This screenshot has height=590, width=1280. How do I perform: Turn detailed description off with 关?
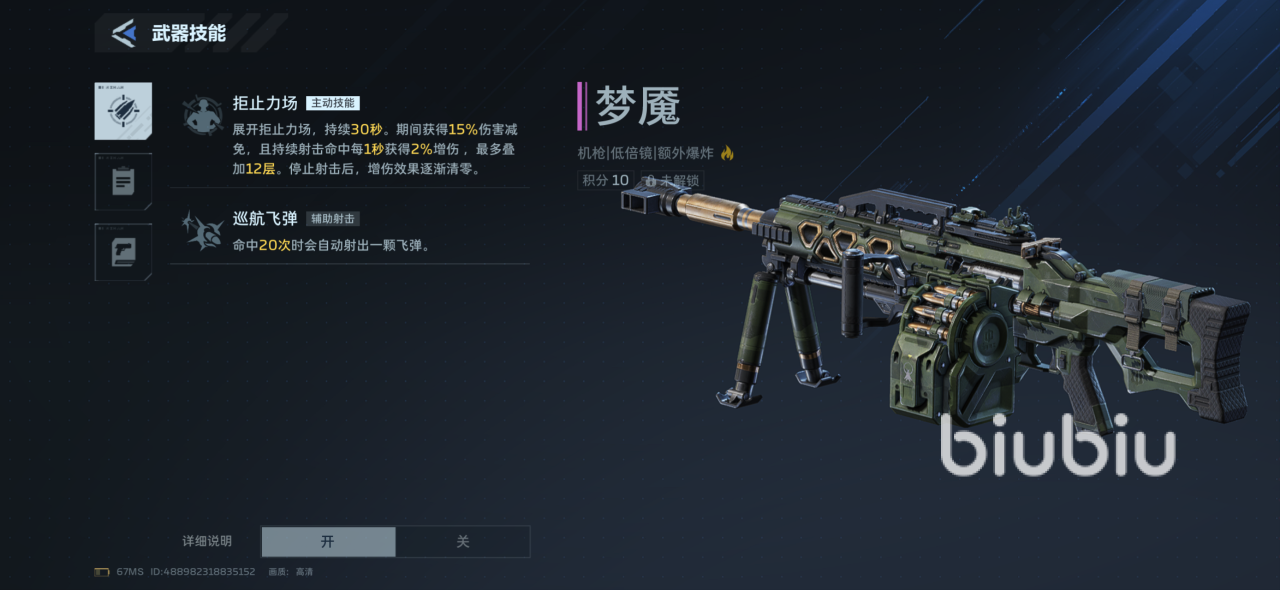[463, 541]
